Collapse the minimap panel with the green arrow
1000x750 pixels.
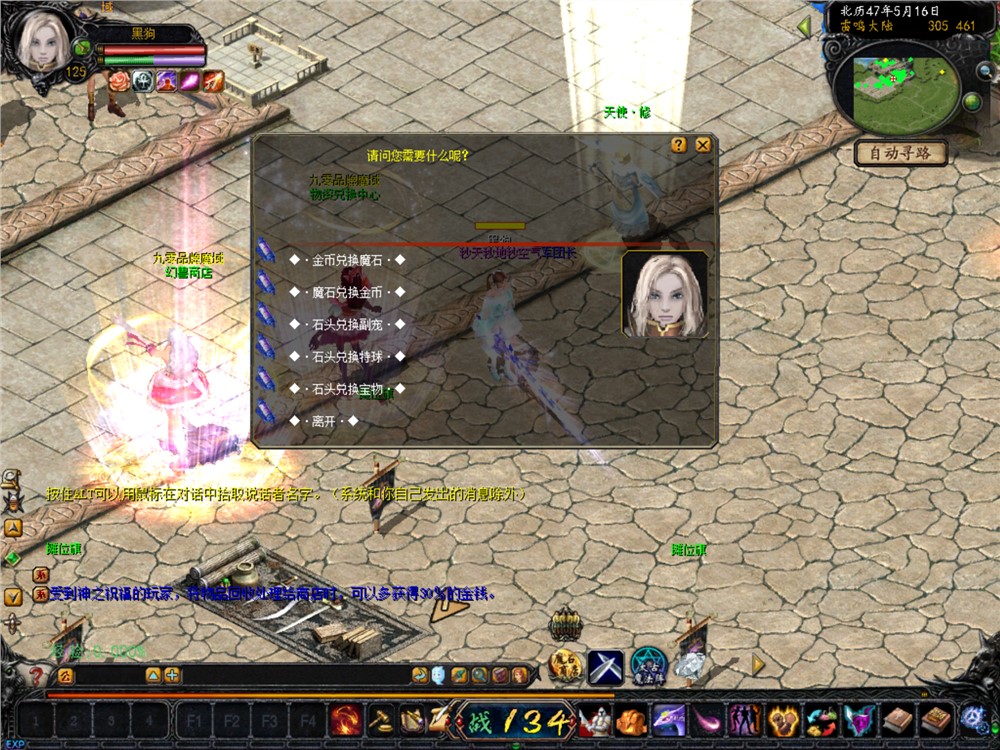coord(804,27)
